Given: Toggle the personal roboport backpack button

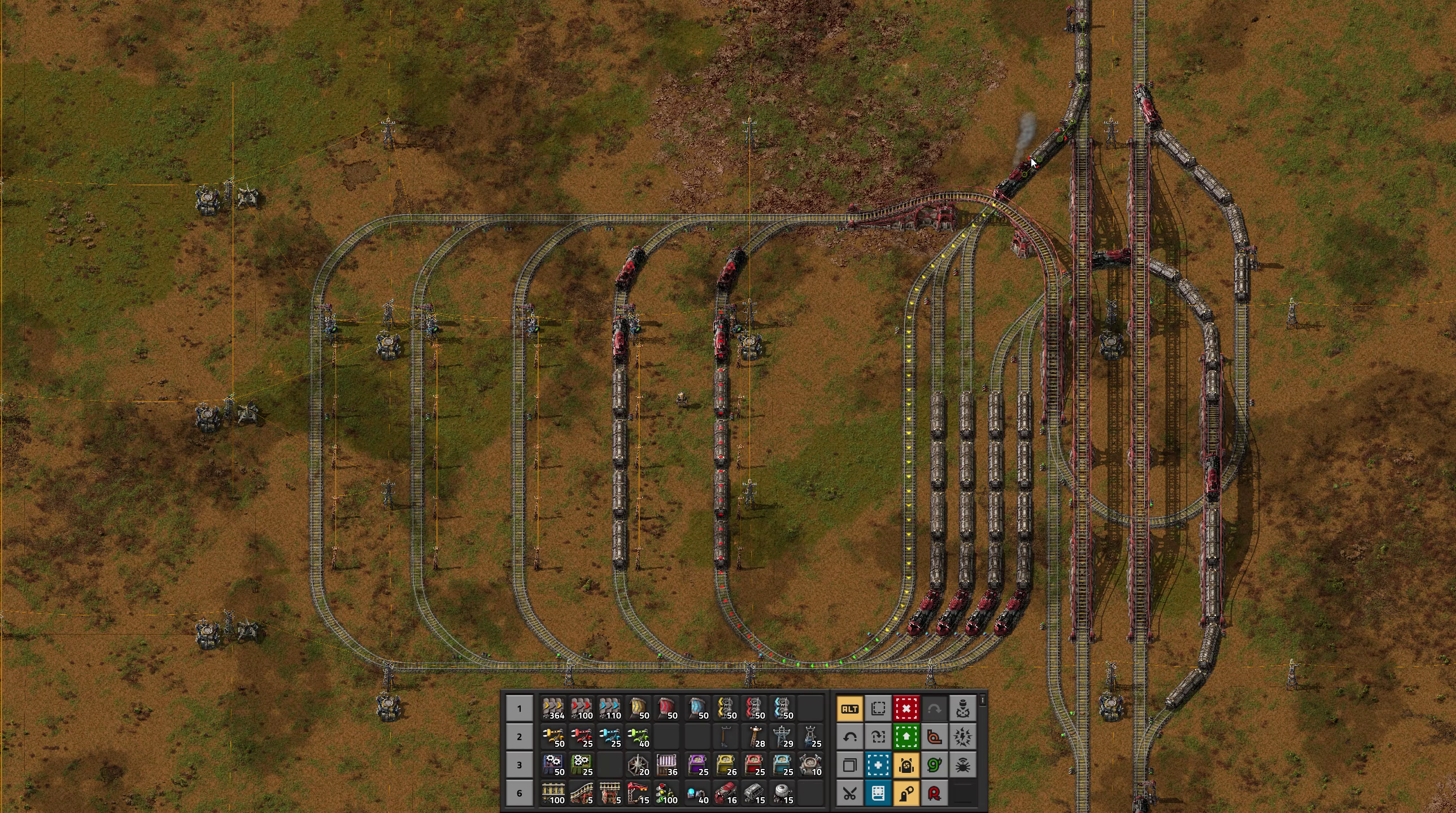Looking at the screenshot, I should click(x=906, y=765).
